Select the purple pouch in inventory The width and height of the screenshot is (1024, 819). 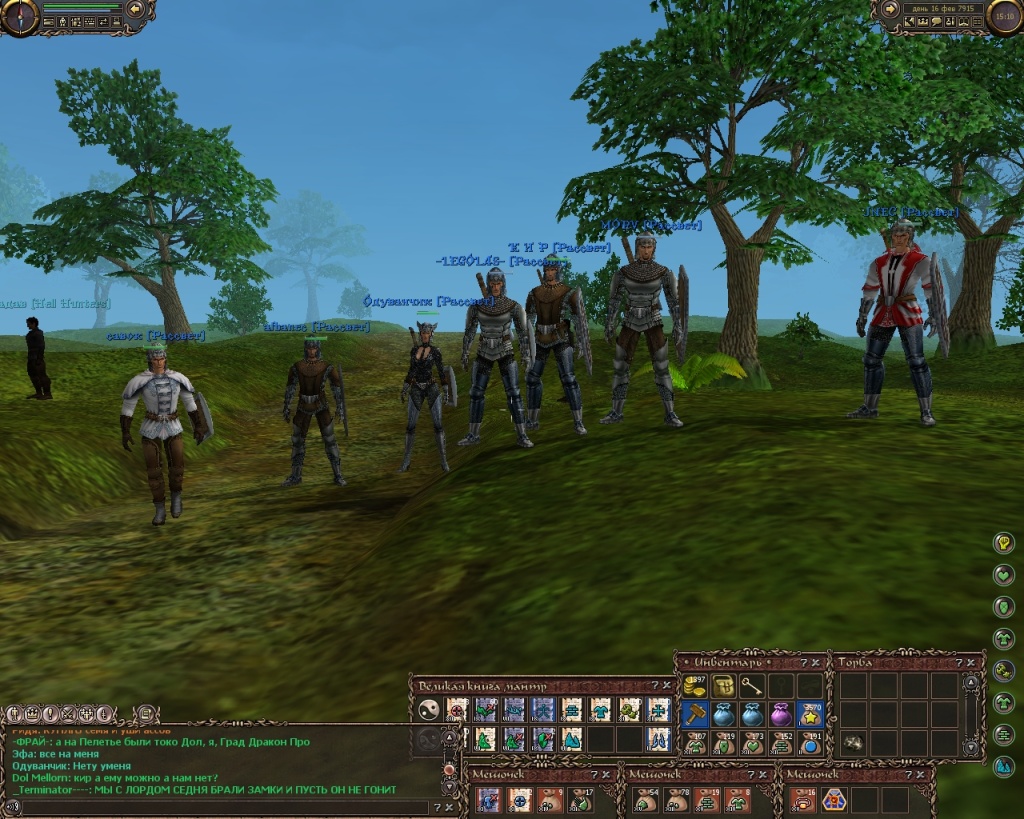[x=781, y=714]
